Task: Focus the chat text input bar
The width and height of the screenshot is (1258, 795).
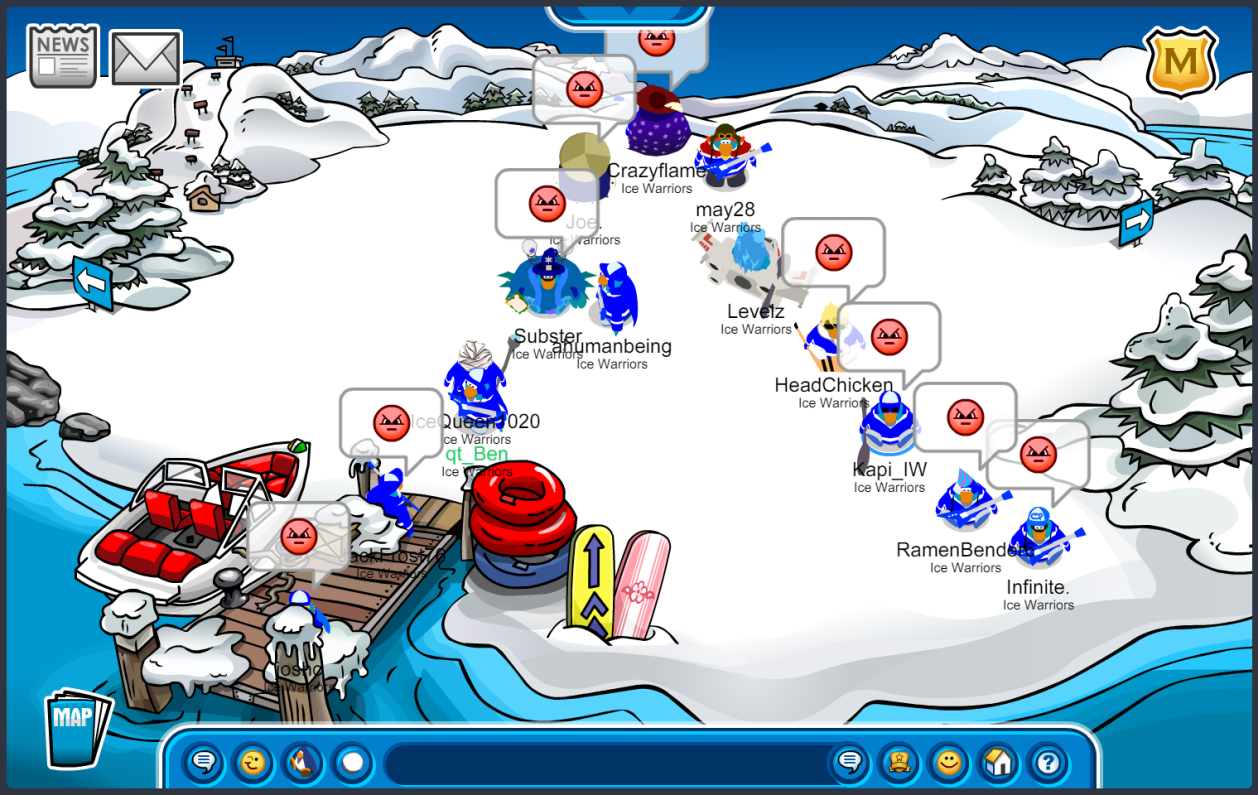Action: 600,764
